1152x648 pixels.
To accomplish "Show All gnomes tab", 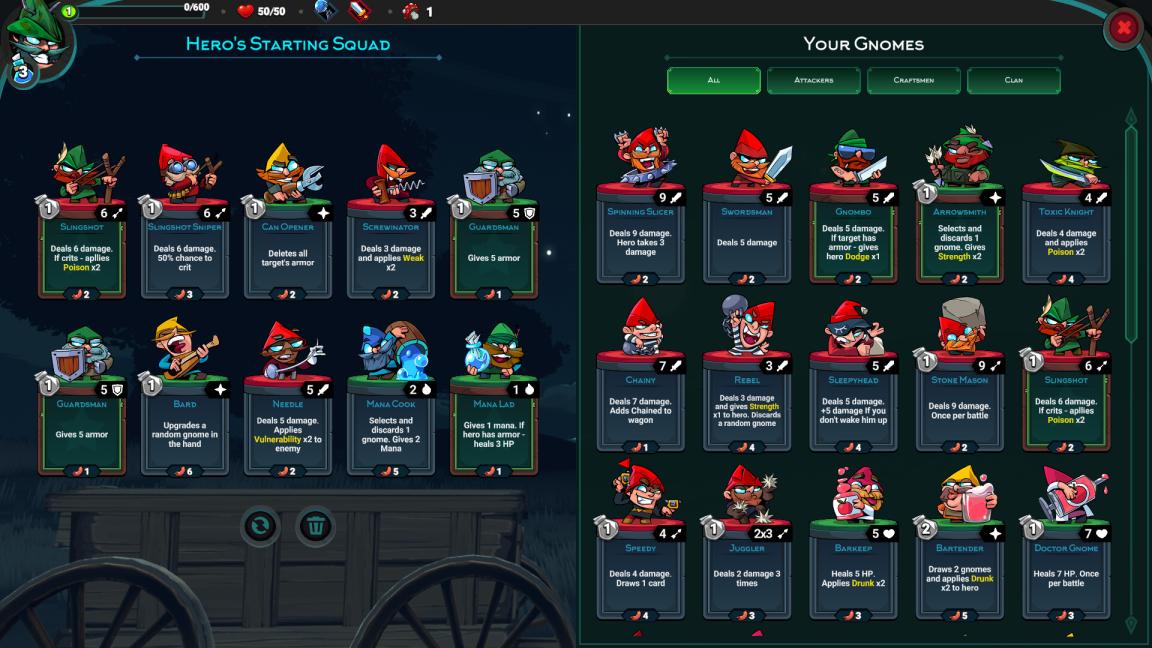I will [713, 80].
